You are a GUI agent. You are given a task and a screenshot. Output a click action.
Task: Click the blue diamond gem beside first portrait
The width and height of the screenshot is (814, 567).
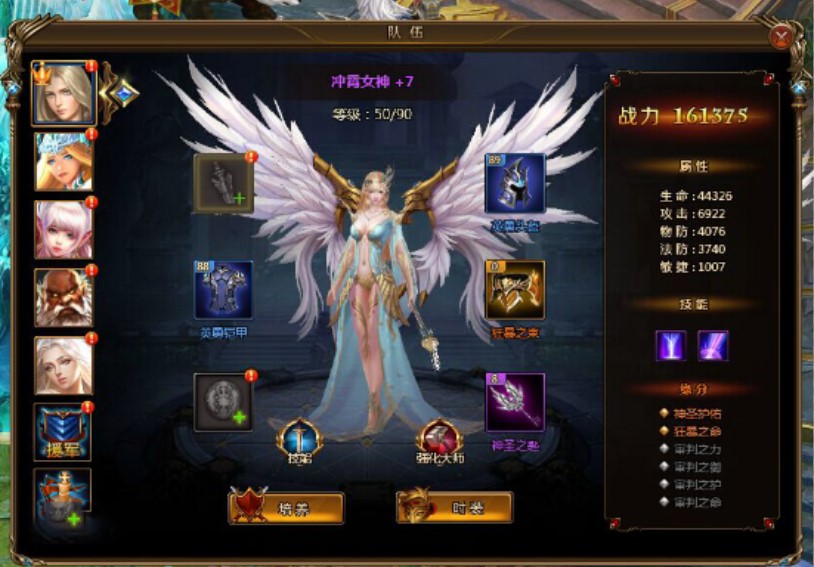(x=123, y=93)
